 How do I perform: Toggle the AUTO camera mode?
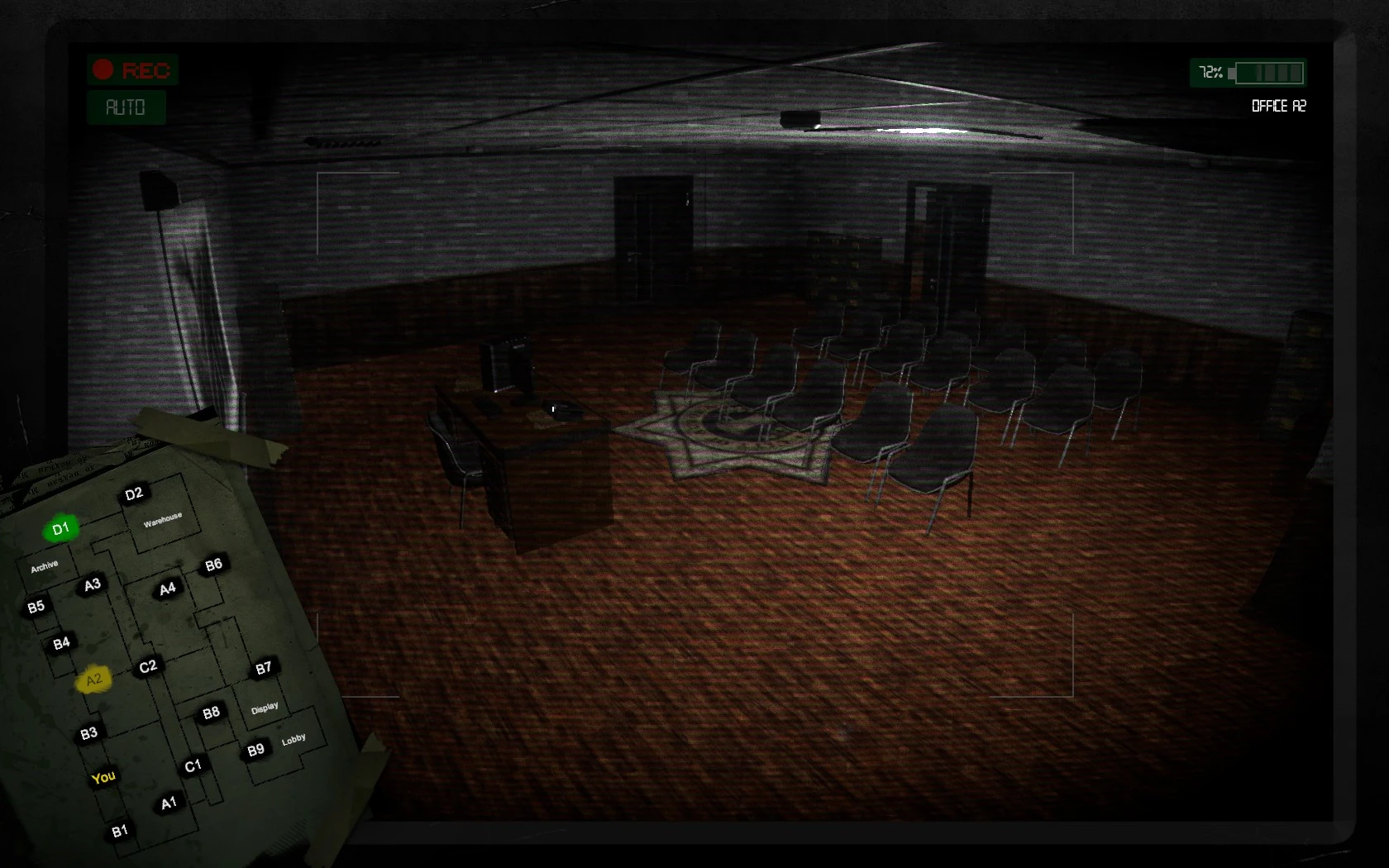[125, 107]
